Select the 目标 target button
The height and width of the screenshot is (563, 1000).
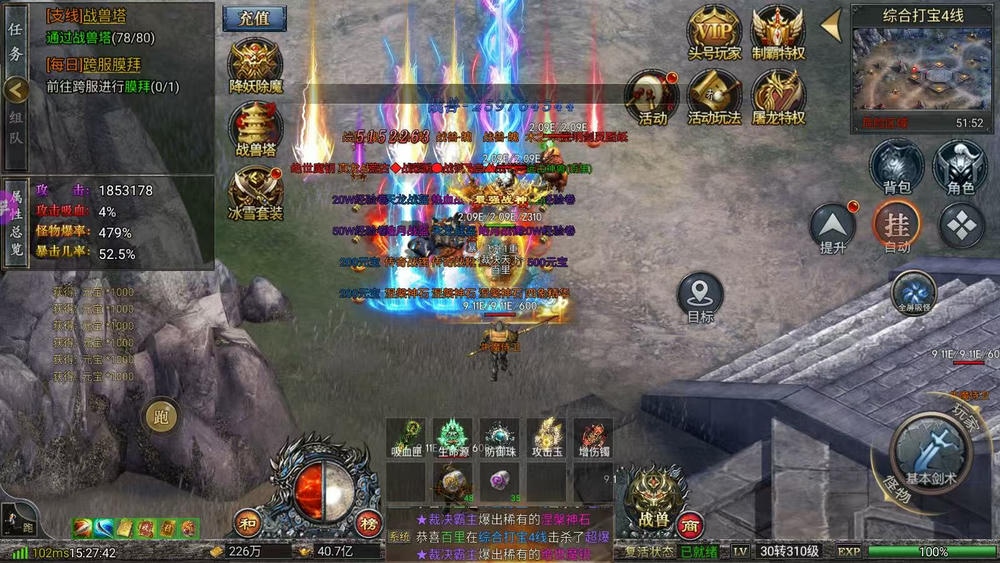(700, 296)
